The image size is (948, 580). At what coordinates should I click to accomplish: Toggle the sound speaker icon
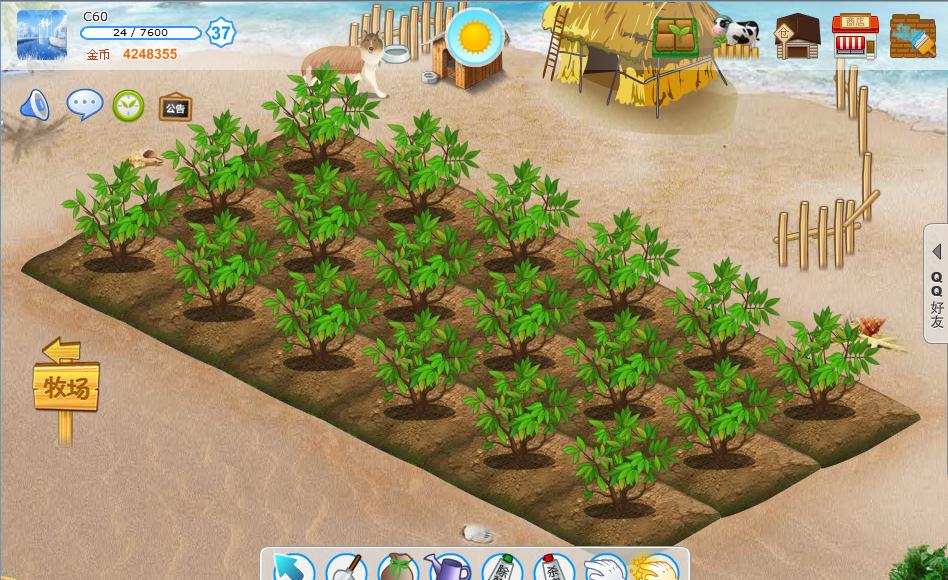coord(34,105)
